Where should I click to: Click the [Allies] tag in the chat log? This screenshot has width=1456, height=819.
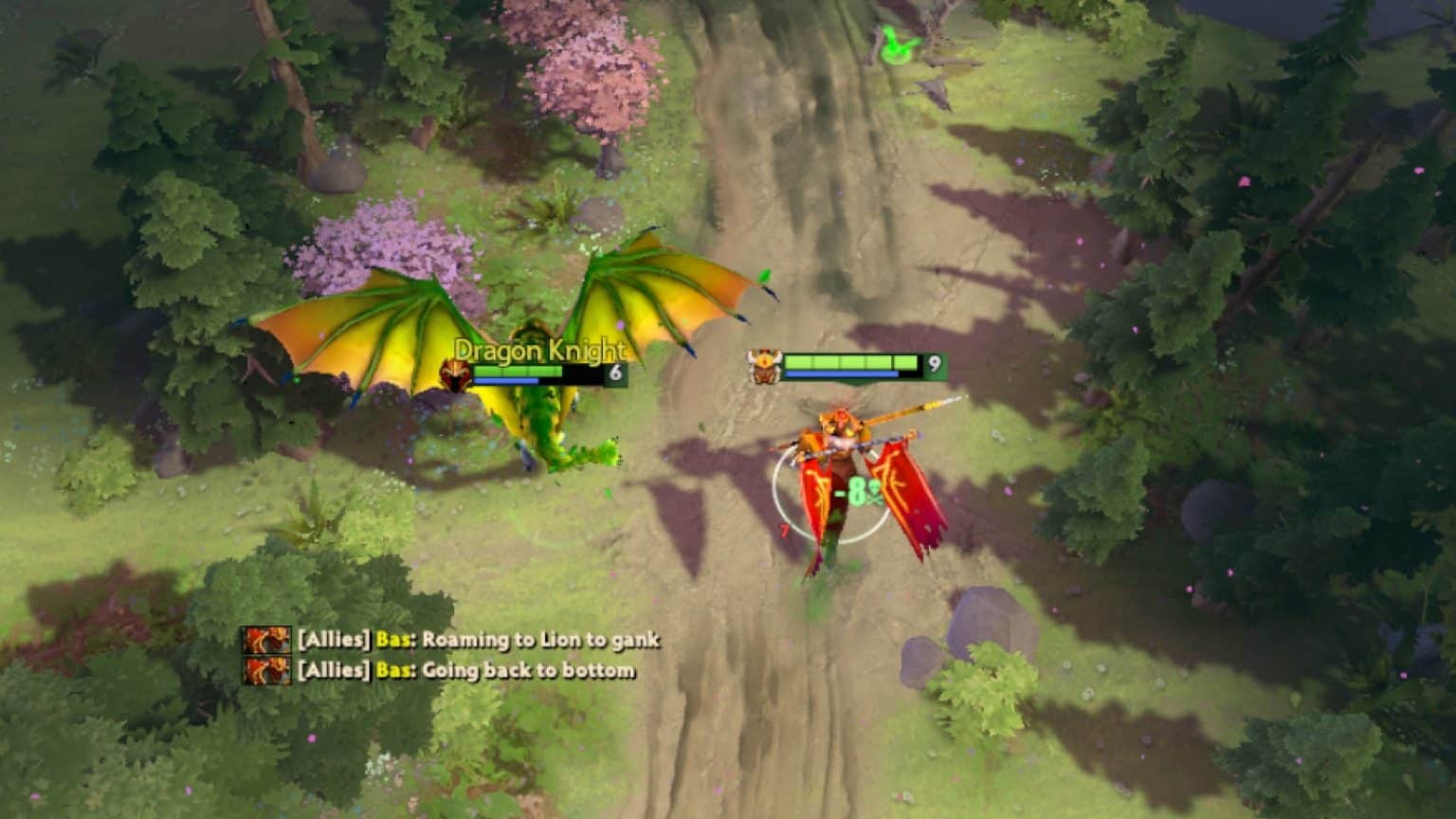[332, 641]
